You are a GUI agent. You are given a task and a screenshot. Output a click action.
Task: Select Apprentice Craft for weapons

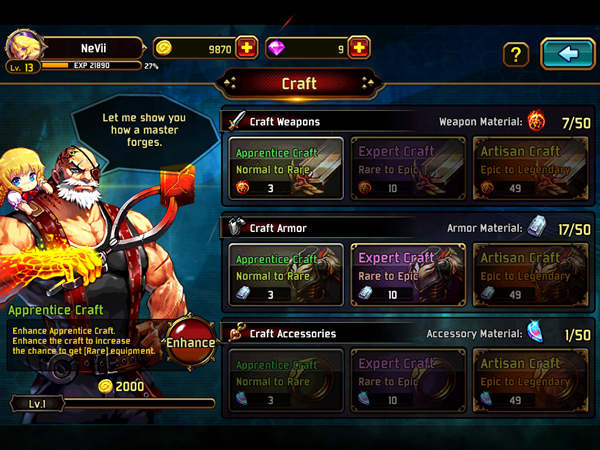coord(285,168)
